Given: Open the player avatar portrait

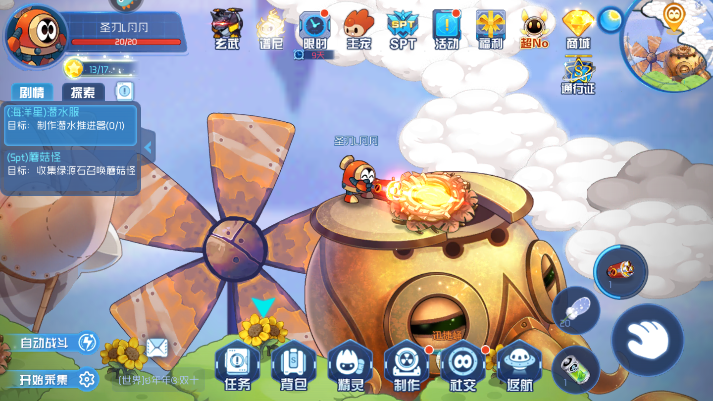Looking at the screenshot, I should (x=30, y=33).
